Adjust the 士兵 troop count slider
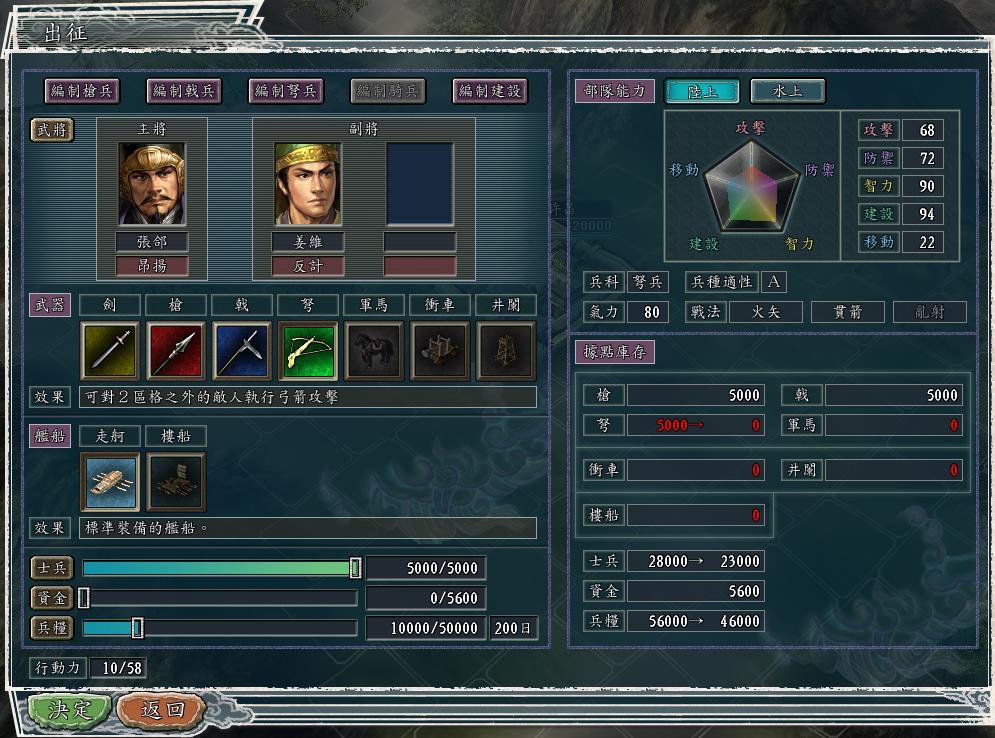The width and height of the screenshot is (995, 738). [x=355, y=568]
